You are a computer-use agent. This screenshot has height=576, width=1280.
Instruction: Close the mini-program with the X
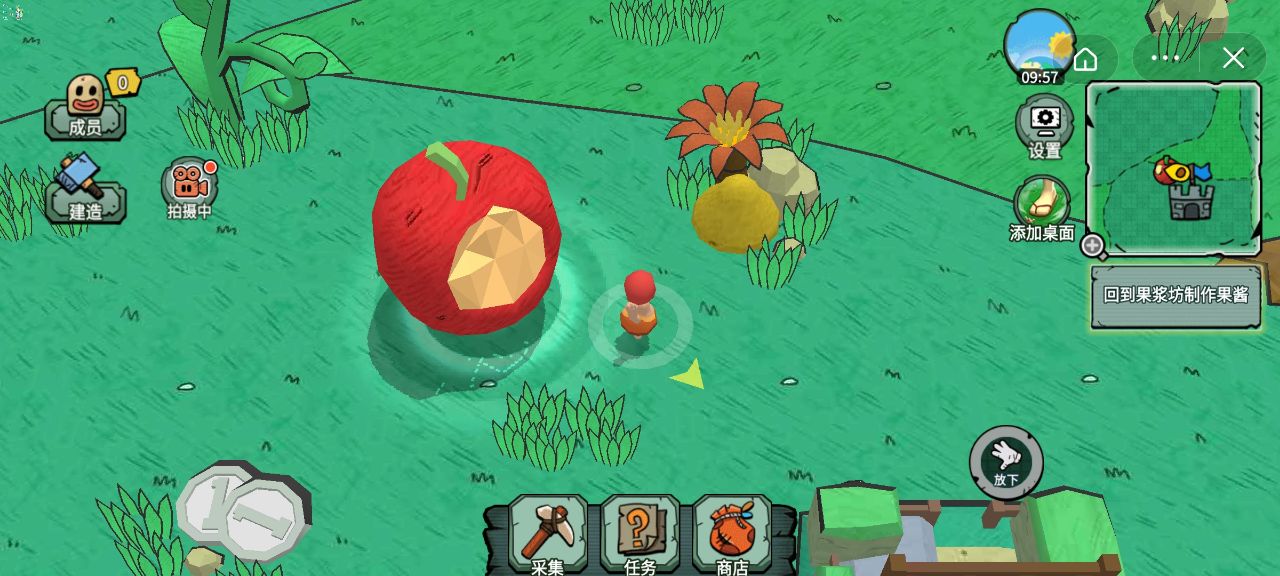pyautogui.click(x=1233, y=58)
